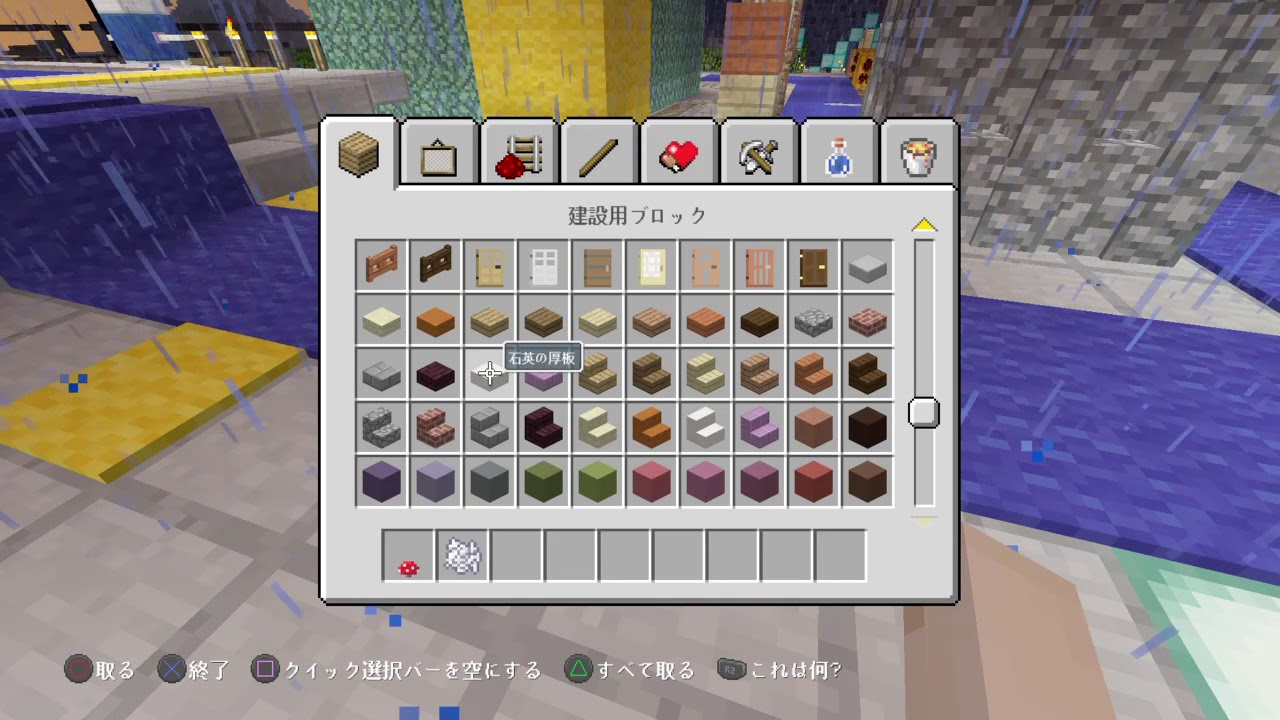Screen dimensions: 1280x720
Task: Select the white iron door in the top row
Action: [543, 265]
